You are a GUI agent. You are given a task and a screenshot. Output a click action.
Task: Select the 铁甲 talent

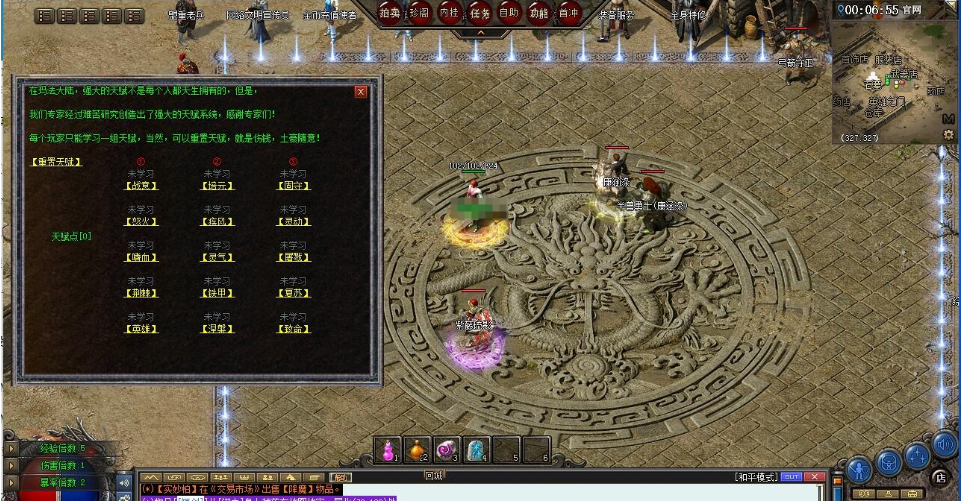coord(217,293)
